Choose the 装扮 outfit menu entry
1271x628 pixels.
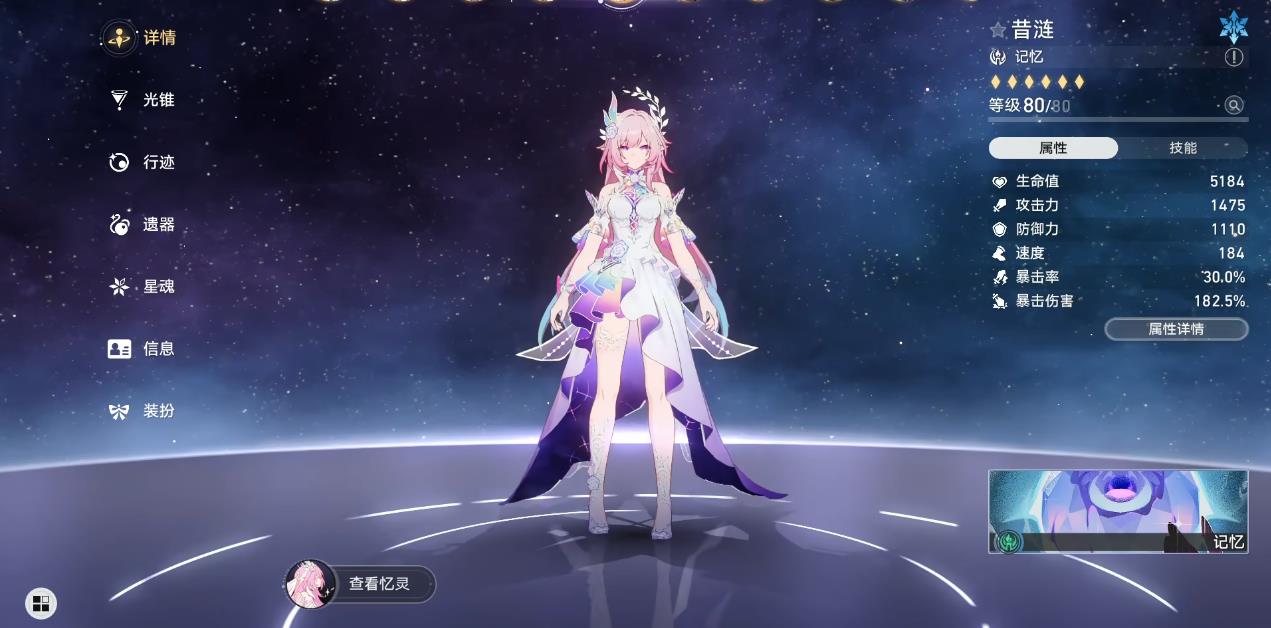(141, 411)
